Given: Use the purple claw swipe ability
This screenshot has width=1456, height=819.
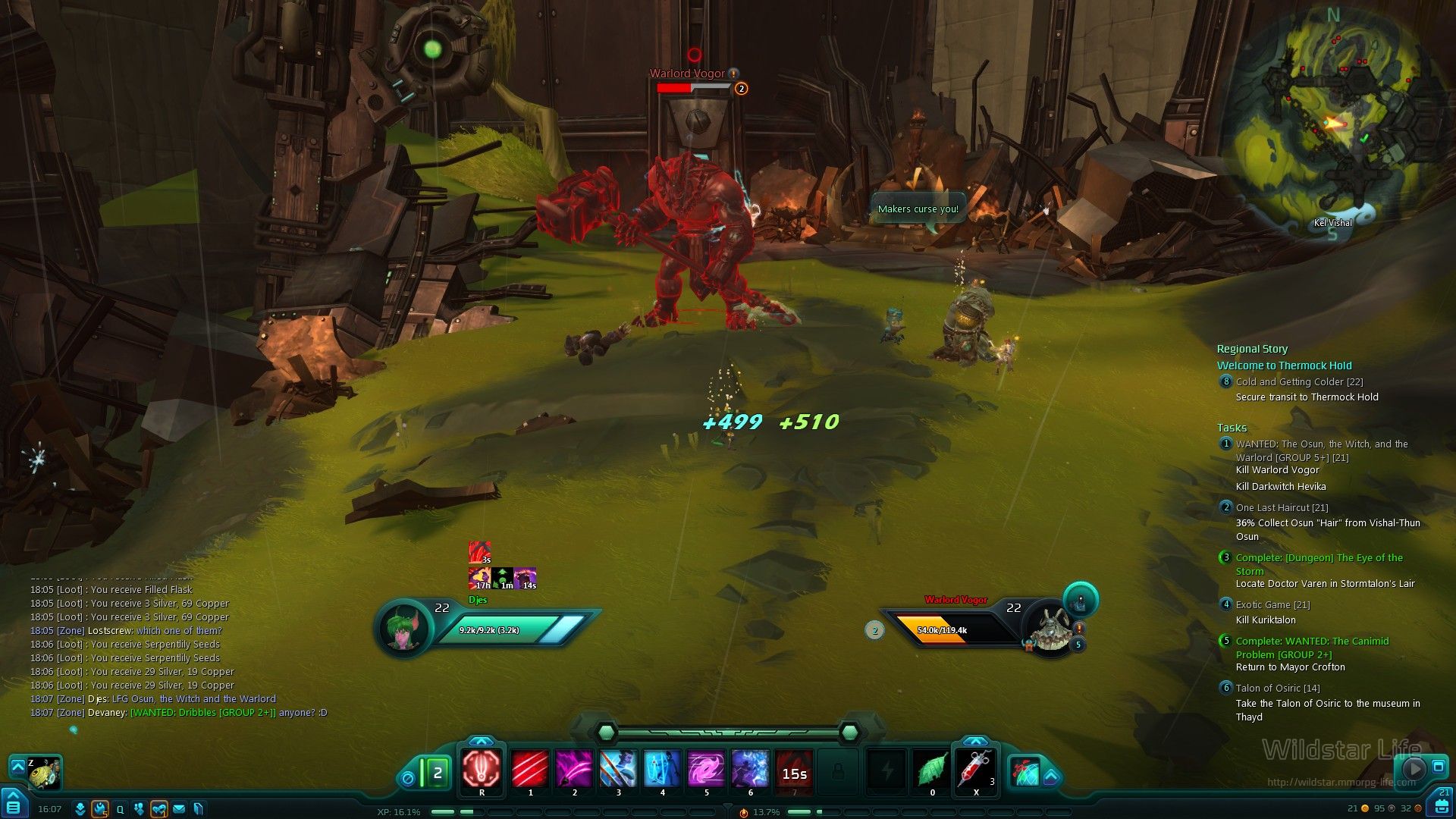Looking at the screenshot, I should click(x=573, y=769).
